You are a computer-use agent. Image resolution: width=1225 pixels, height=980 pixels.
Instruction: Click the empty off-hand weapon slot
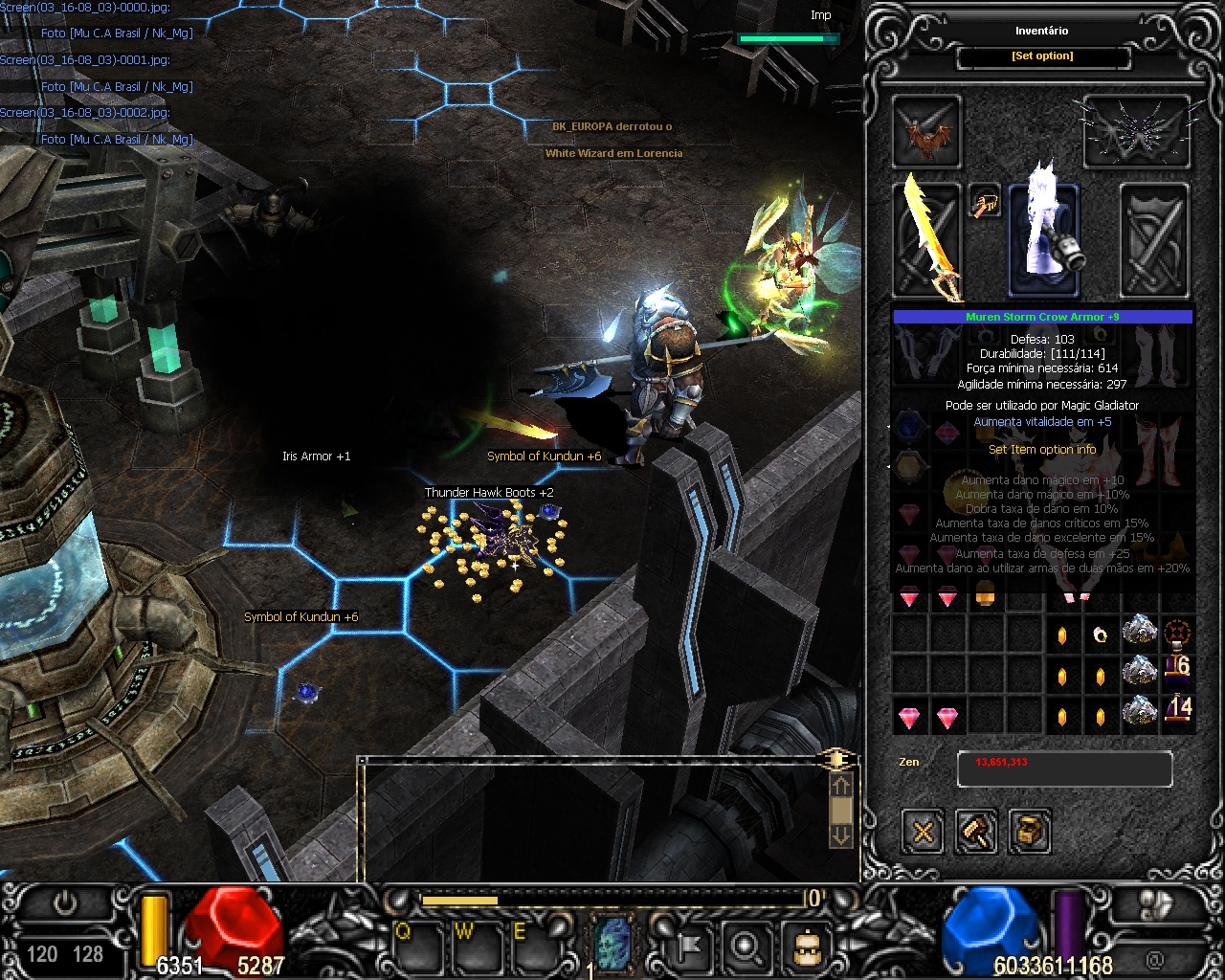[x=1154, y=239]
